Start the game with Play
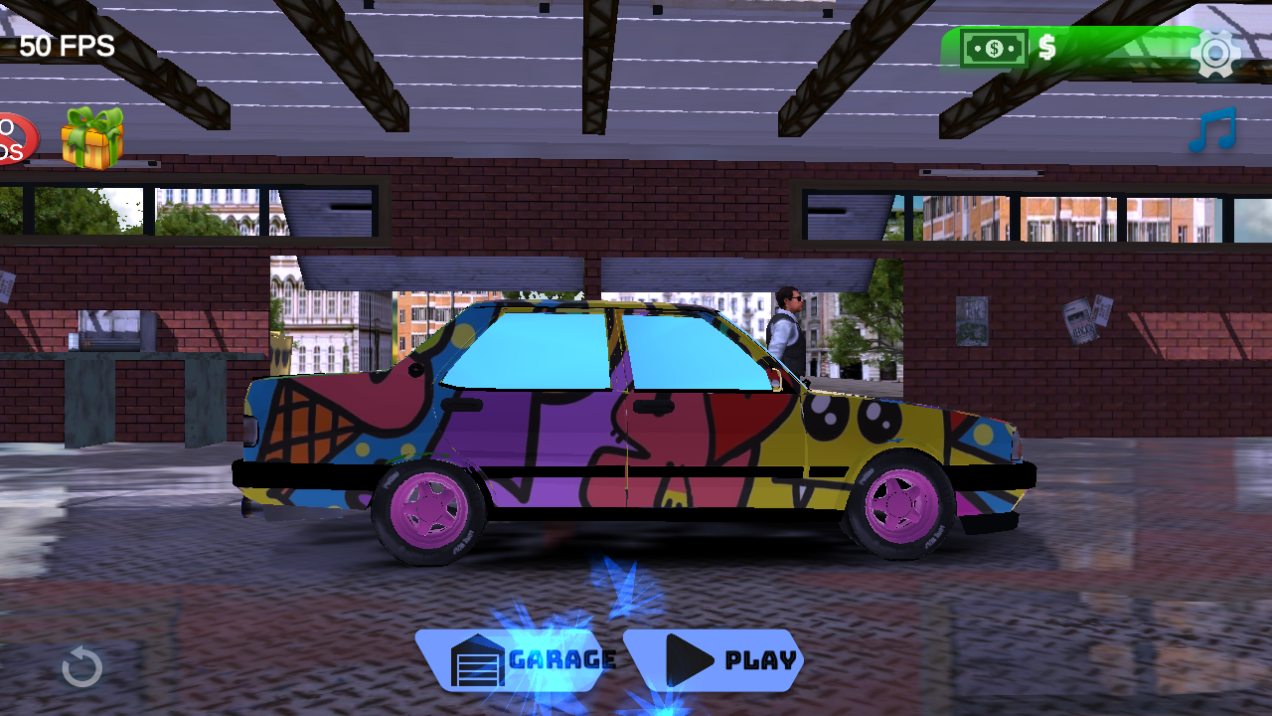Screen dimensions: 1272x716 point(713,660)
